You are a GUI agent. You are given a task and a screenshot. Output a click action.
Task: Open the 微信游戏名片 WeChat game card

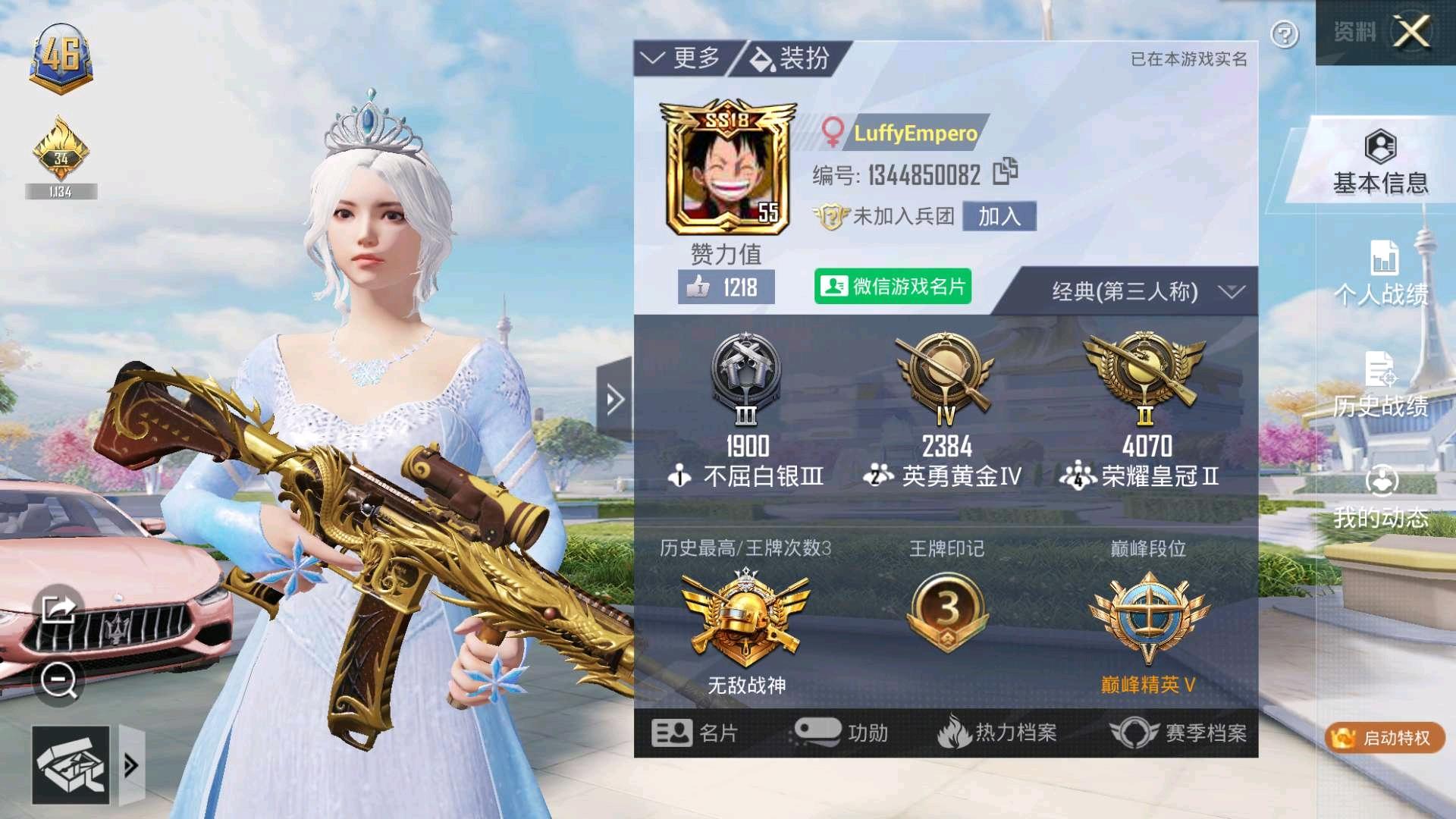click(x=892, y=286)
